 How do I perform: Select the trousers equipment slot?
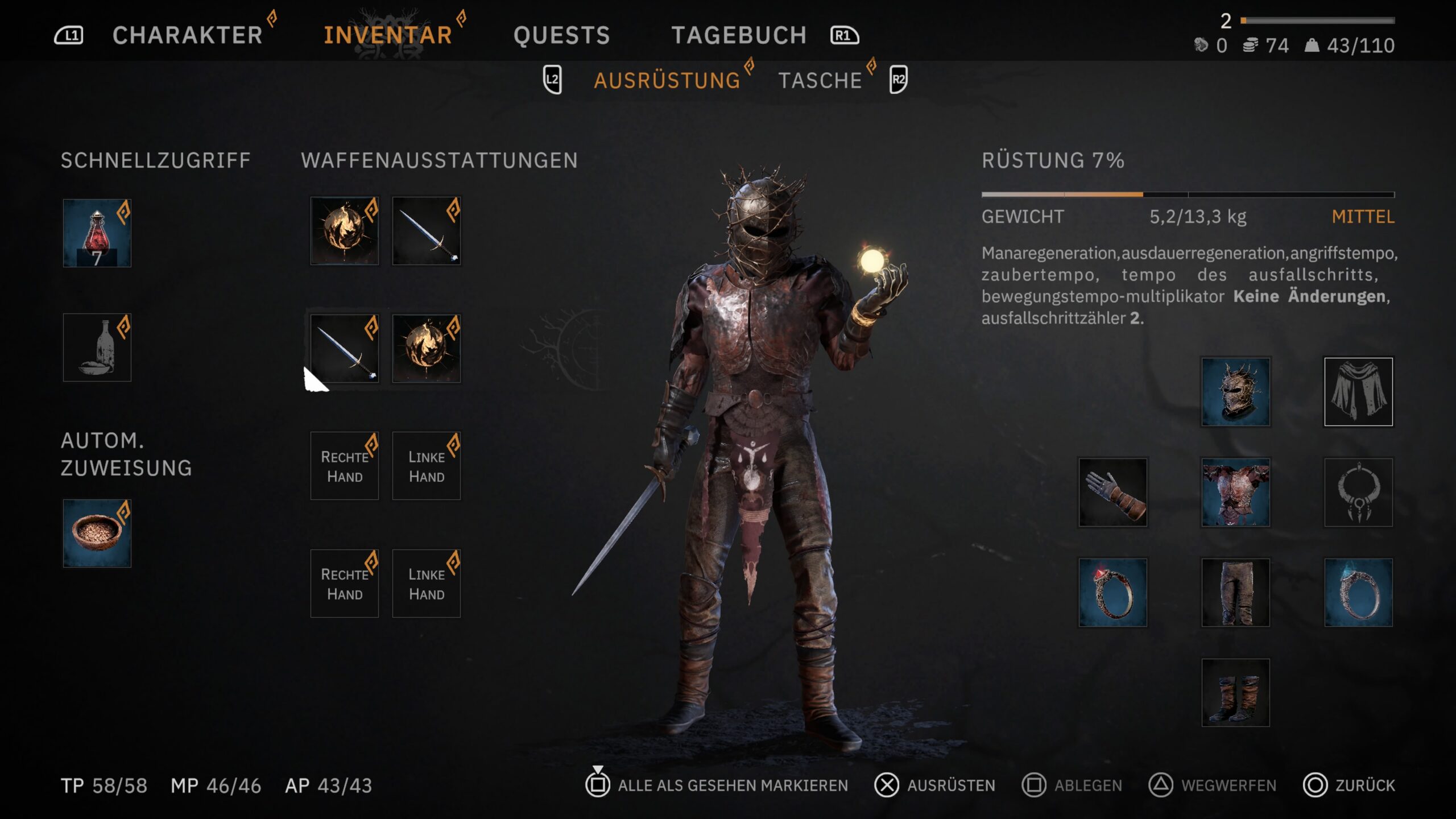click(1235, 593)
